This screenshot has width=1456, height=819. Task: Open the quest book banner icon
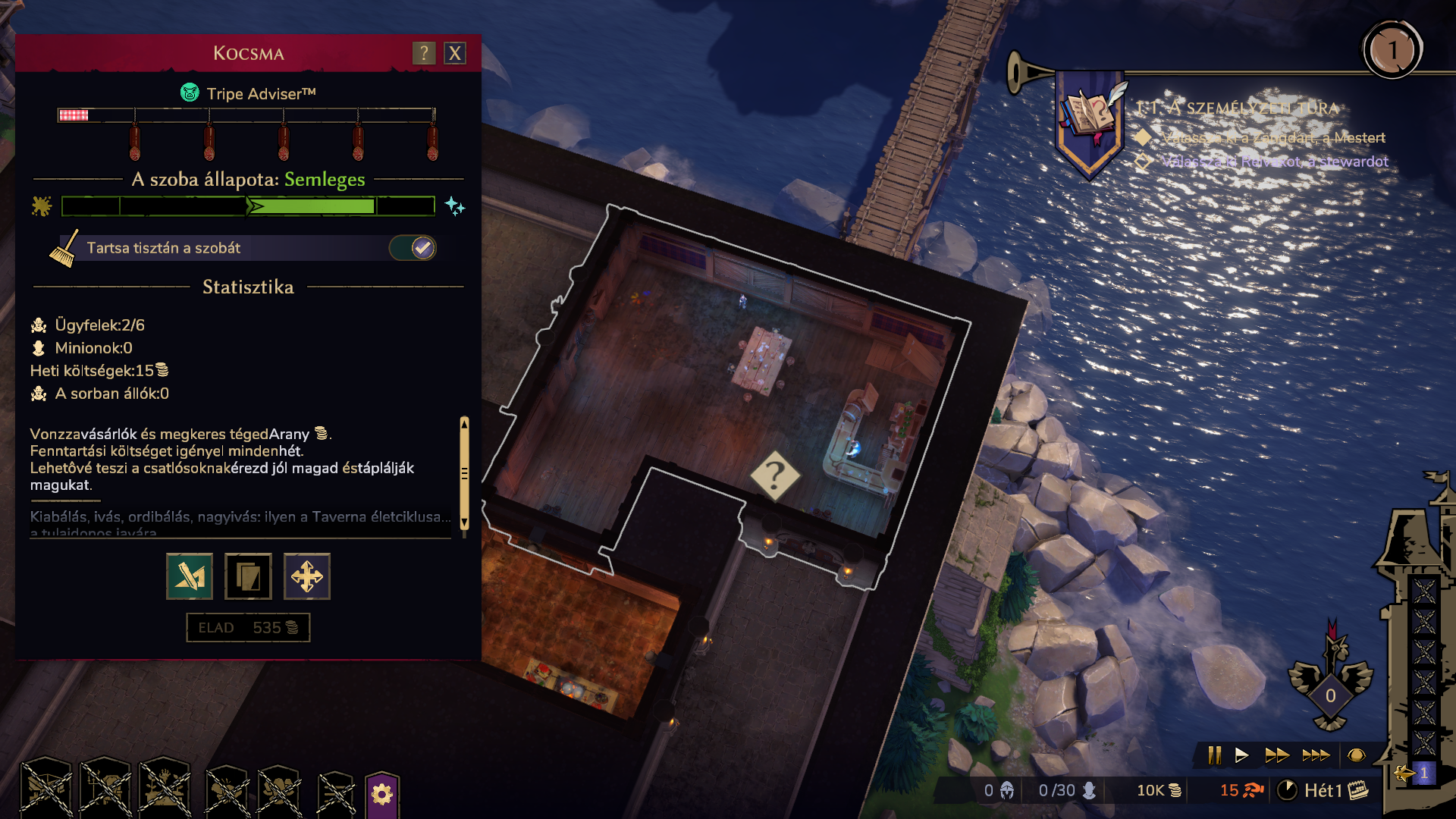[1090, 118]
